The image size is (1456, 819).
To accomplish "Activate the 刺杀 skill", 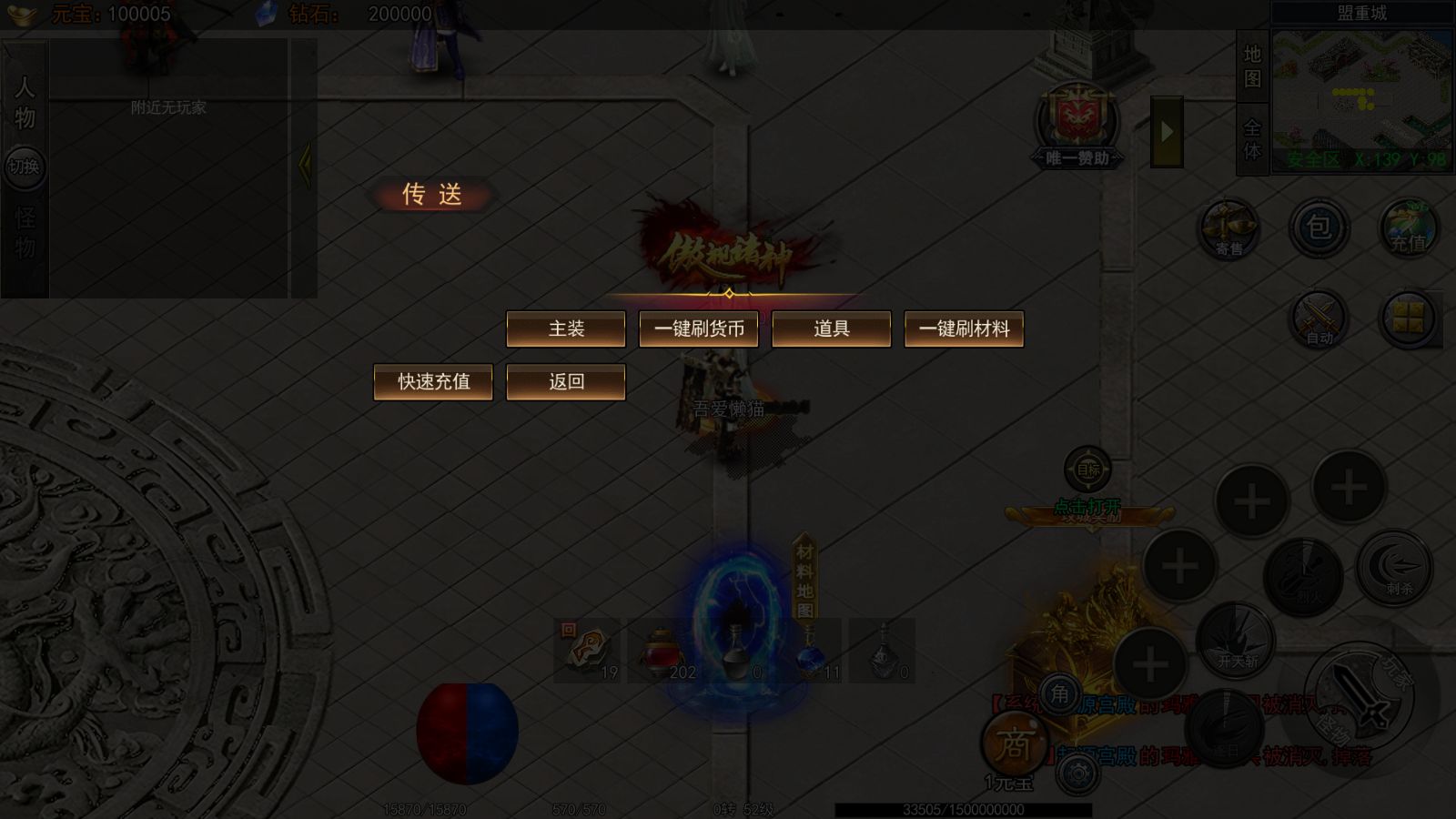I will [x=1396, y=569].
